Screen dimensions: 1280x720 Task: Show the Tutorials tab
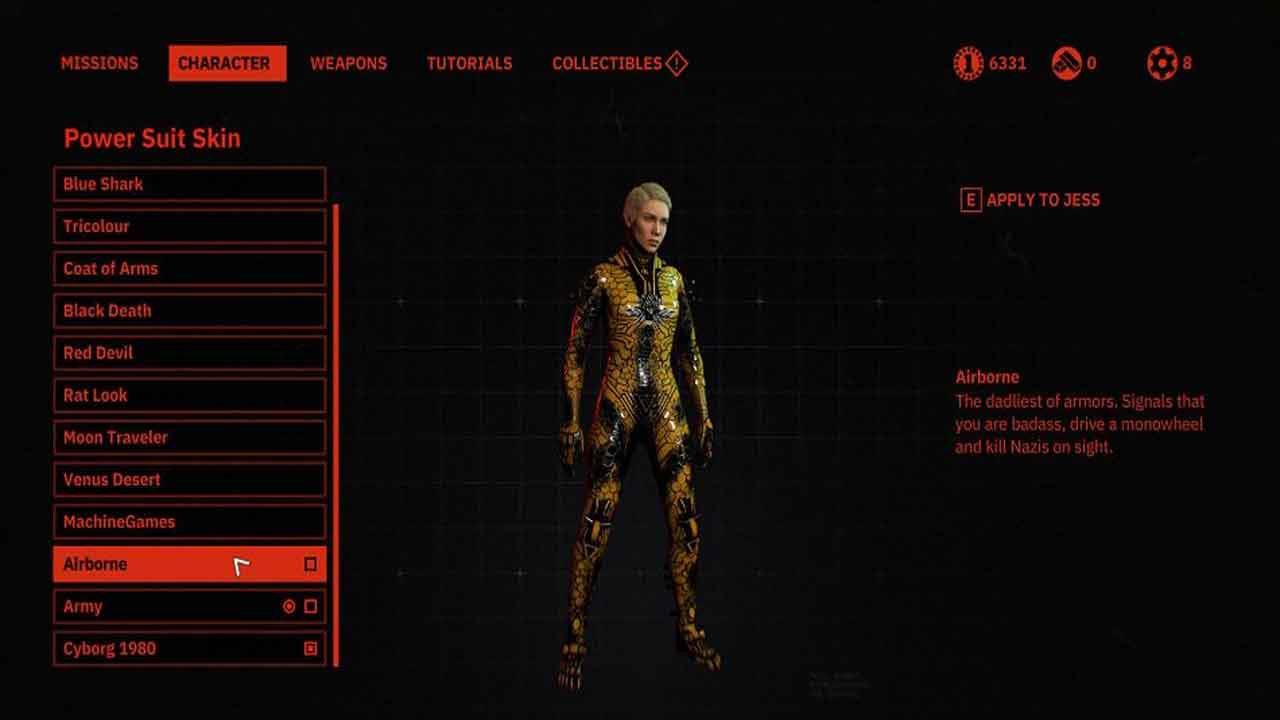point(469,63)
